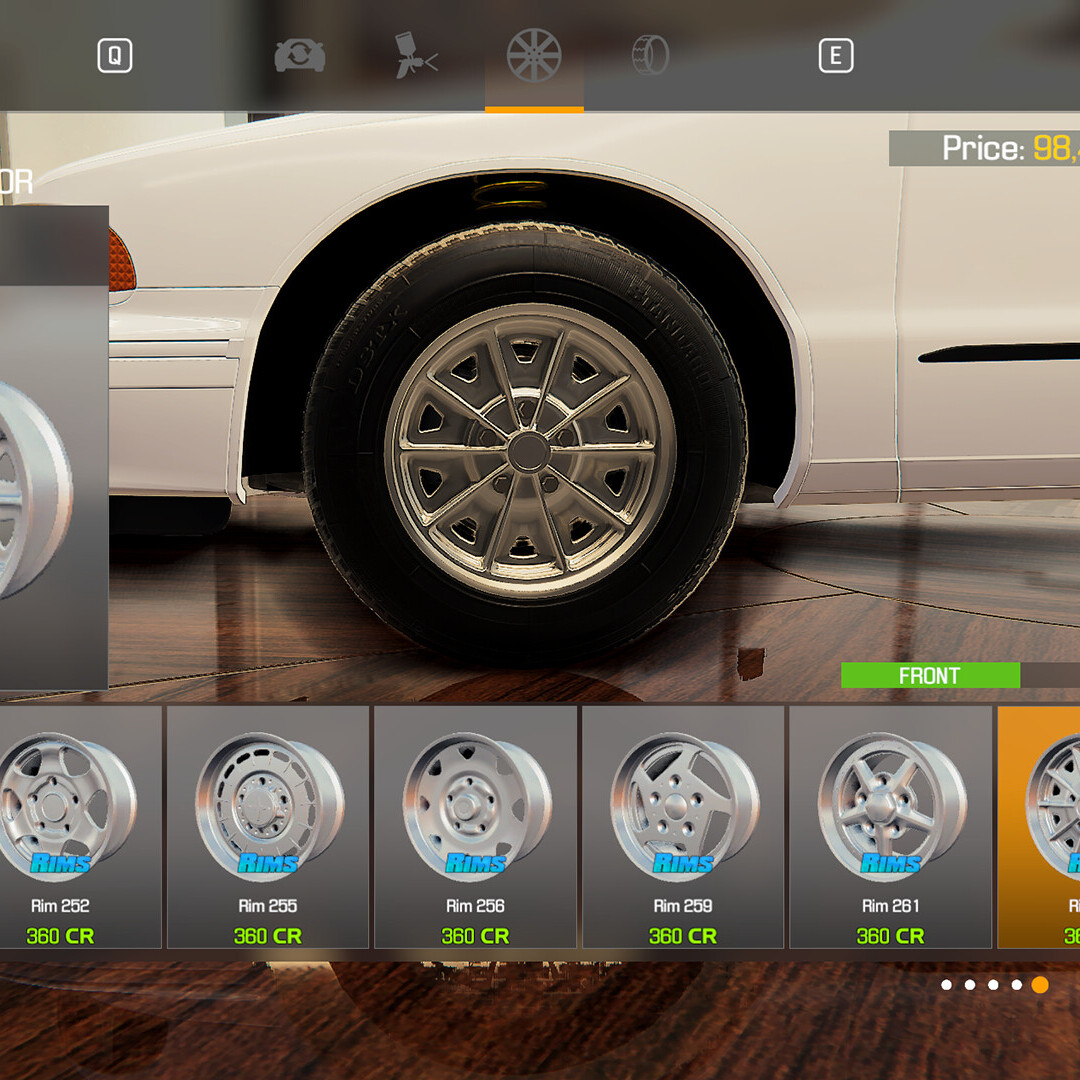
Task: Open the car body swap tab
Action: pyautogui.click(x=300, y=56)
